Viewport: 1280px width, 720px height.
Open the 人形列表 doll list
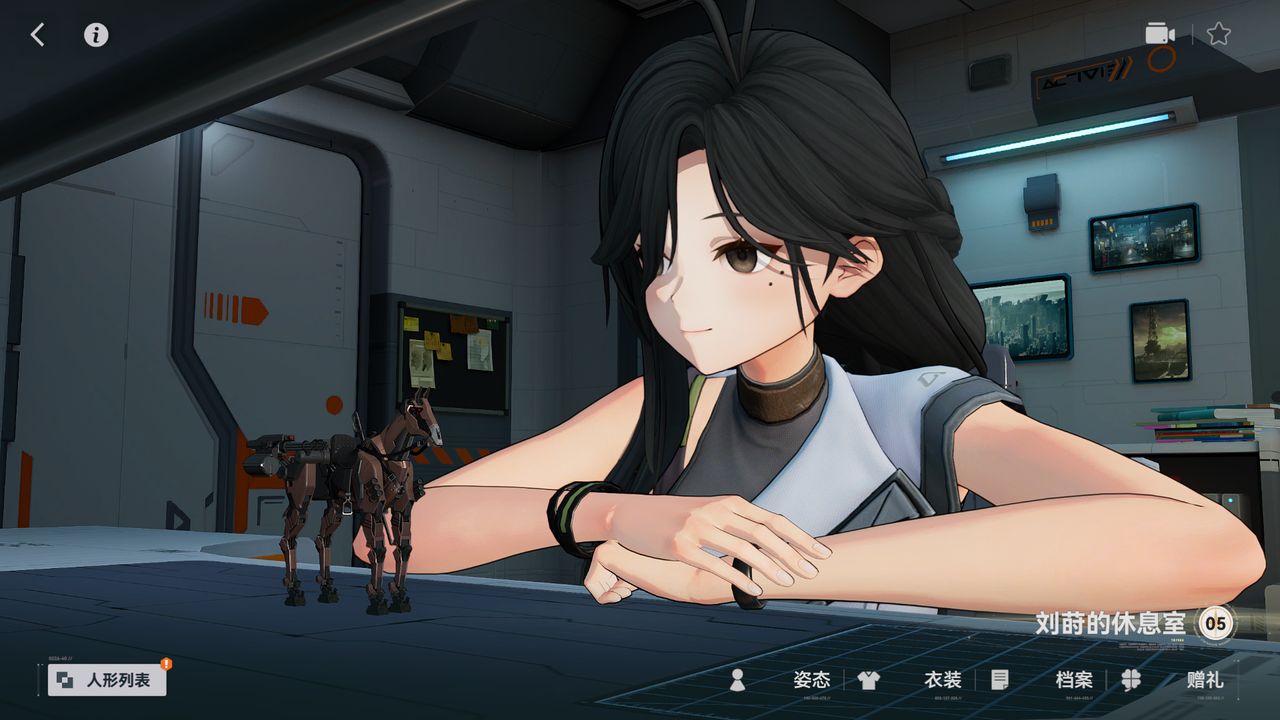click(108, 680)
